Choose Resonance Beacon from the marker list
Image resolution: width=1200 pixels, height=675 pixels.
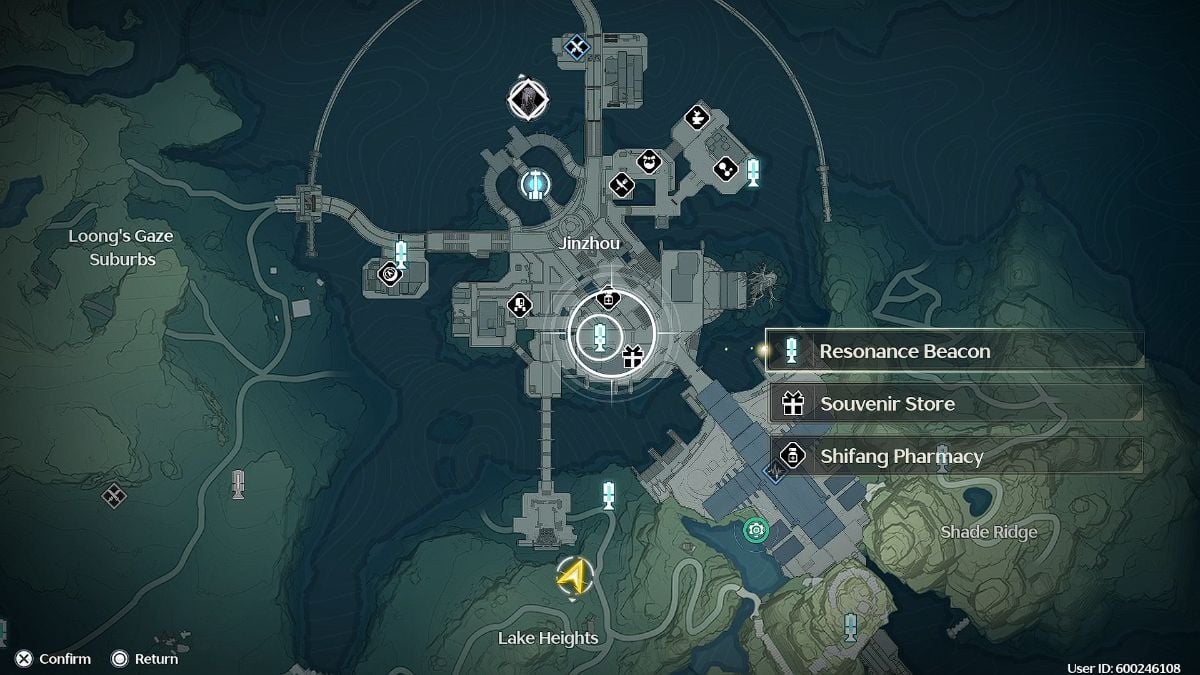point(955,351)
